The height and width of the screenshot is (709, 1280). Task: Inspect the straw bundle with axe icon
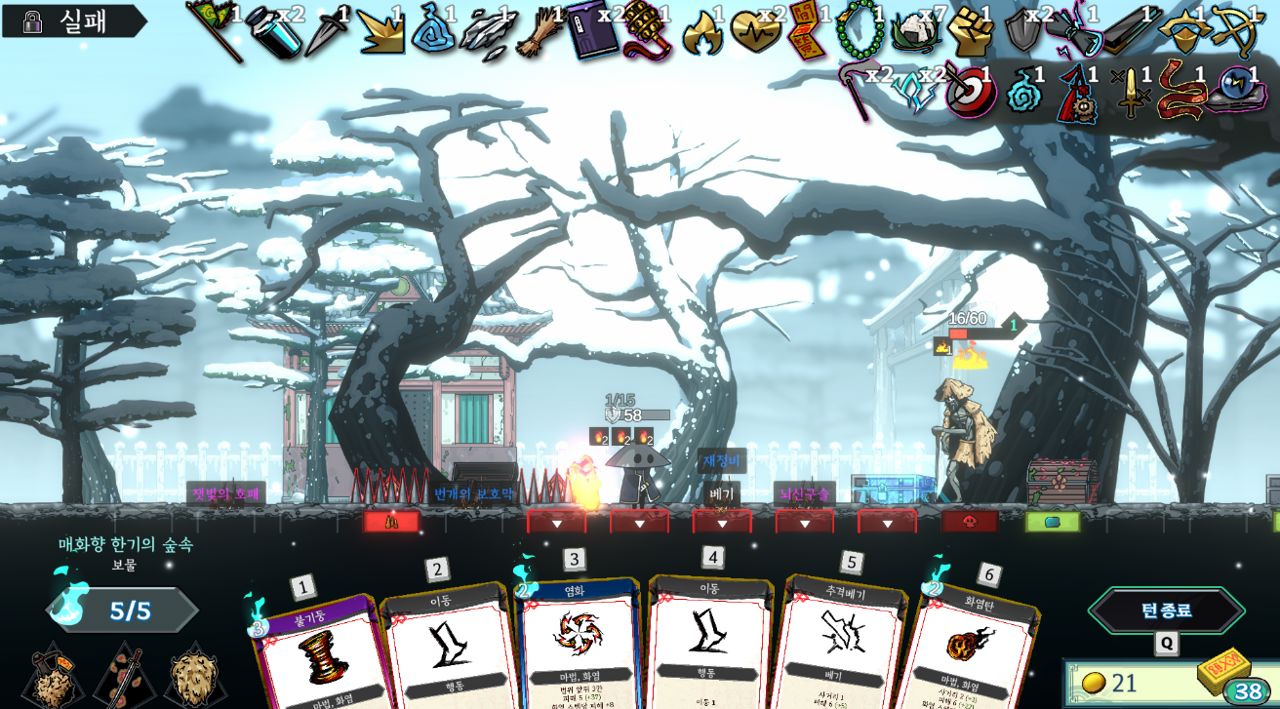(52, 679)
